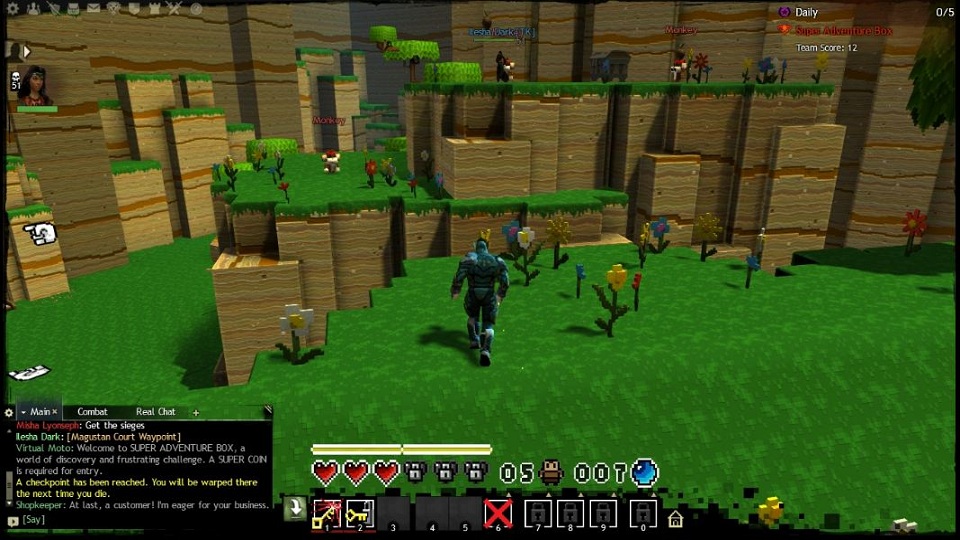Click the house icon beside the skill bar
The height and width of the screenshot is (540, 960).
coord(676,518)
